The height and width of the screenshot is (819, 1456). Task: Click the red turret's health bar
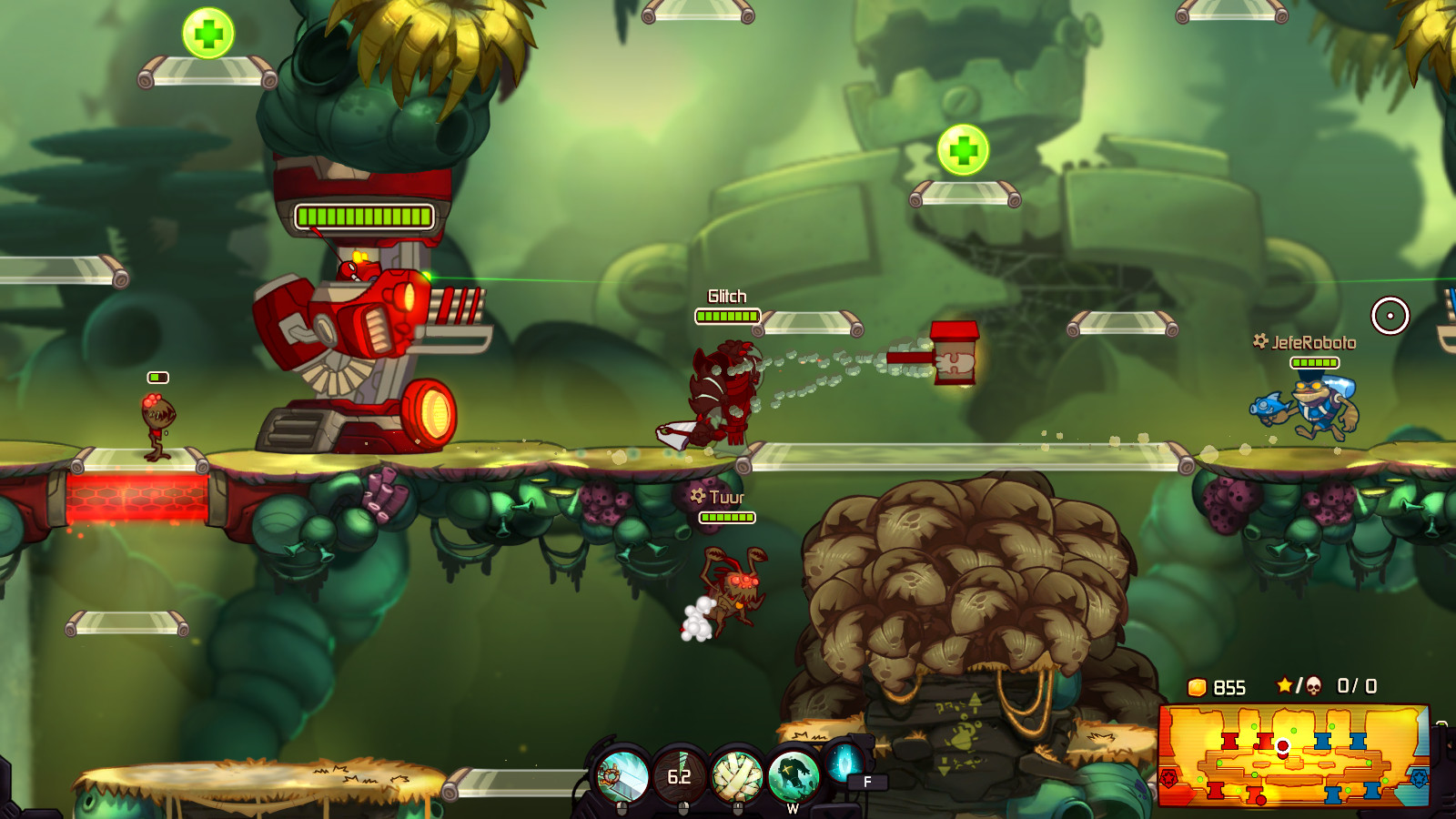coord(362,216)
